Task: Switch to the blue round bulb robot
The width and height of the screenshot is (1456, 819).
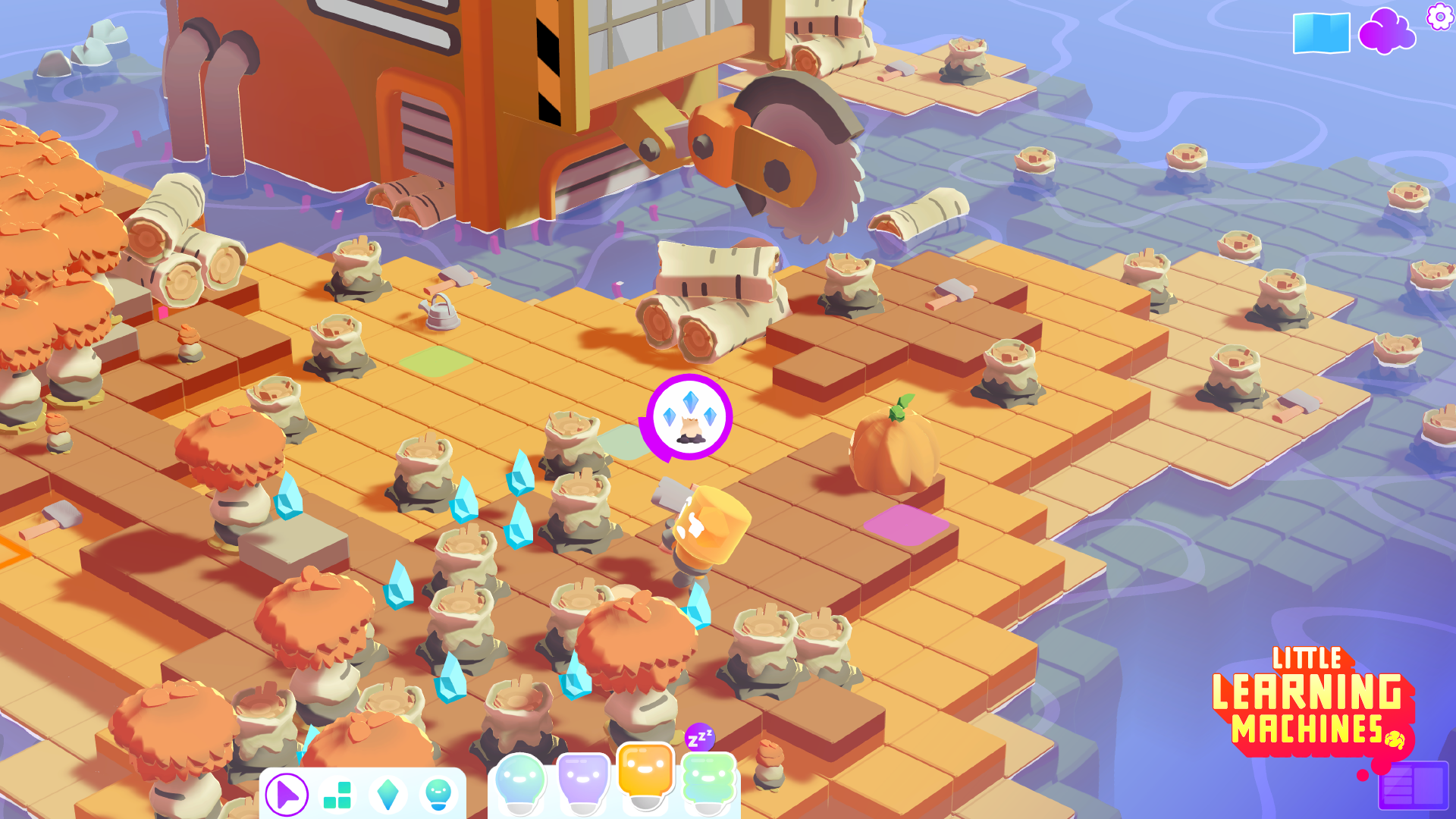Action: pyautogui.click(x=520, y=783)
